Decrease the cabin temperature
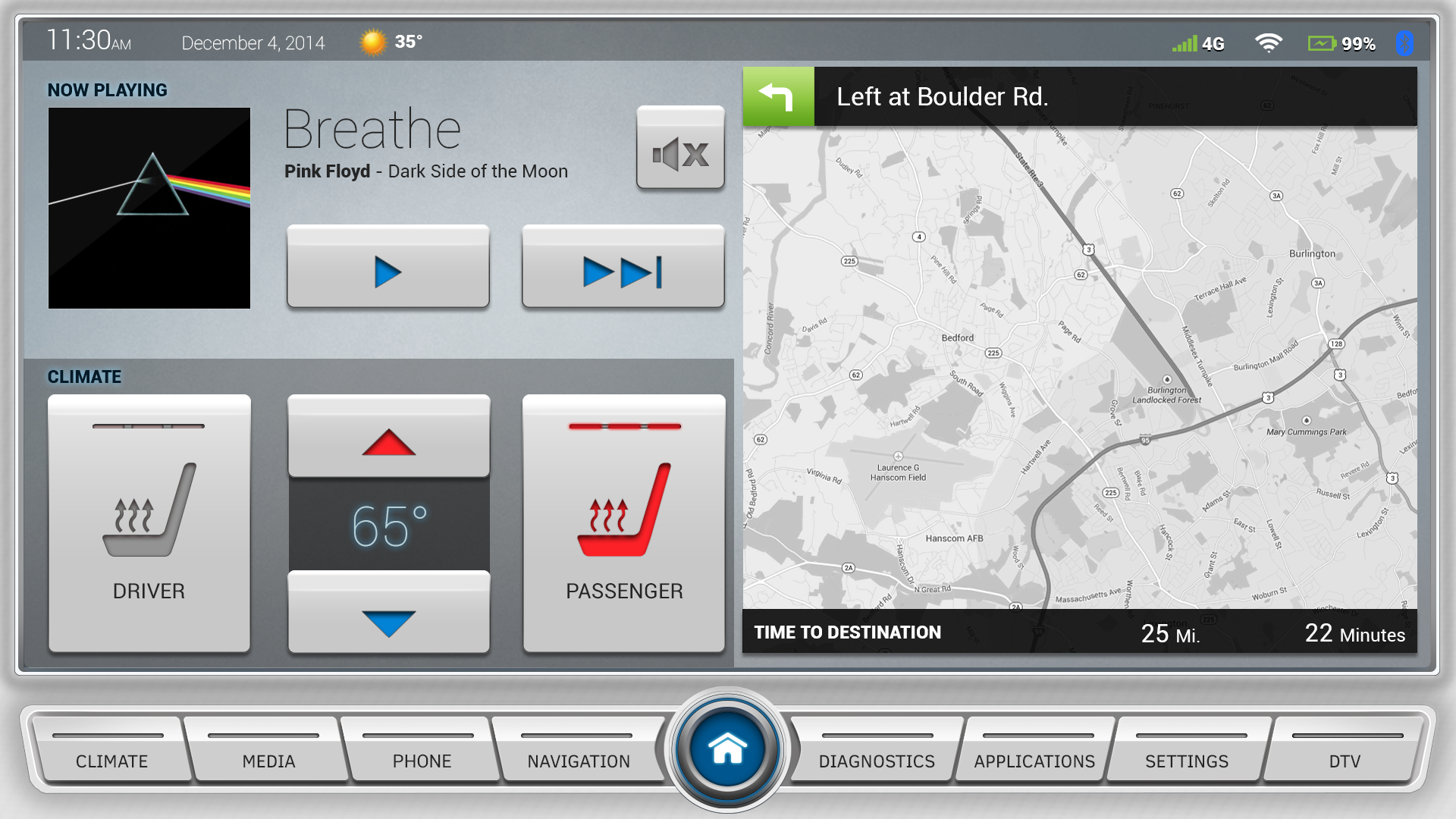The image size is (1456, 819). point(388,611)
